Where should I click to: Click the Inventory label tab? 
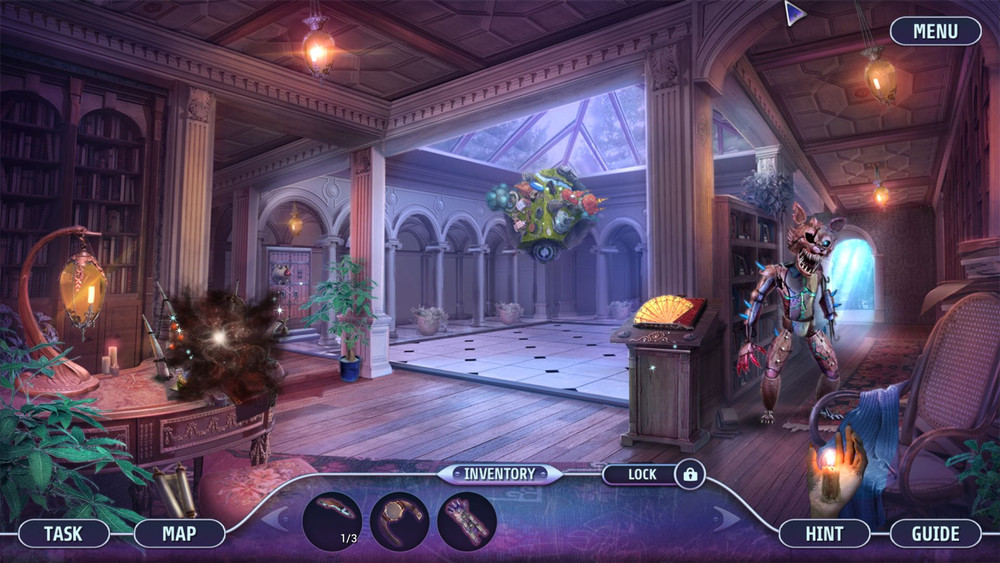click(x=499, y=473)
